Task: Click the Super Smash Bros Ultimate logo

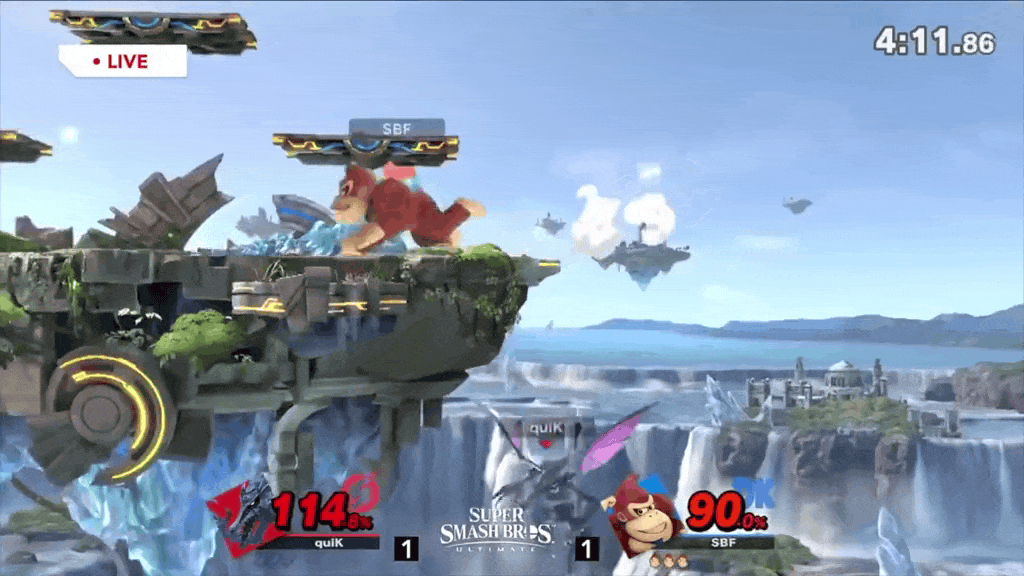Action: 497,528
